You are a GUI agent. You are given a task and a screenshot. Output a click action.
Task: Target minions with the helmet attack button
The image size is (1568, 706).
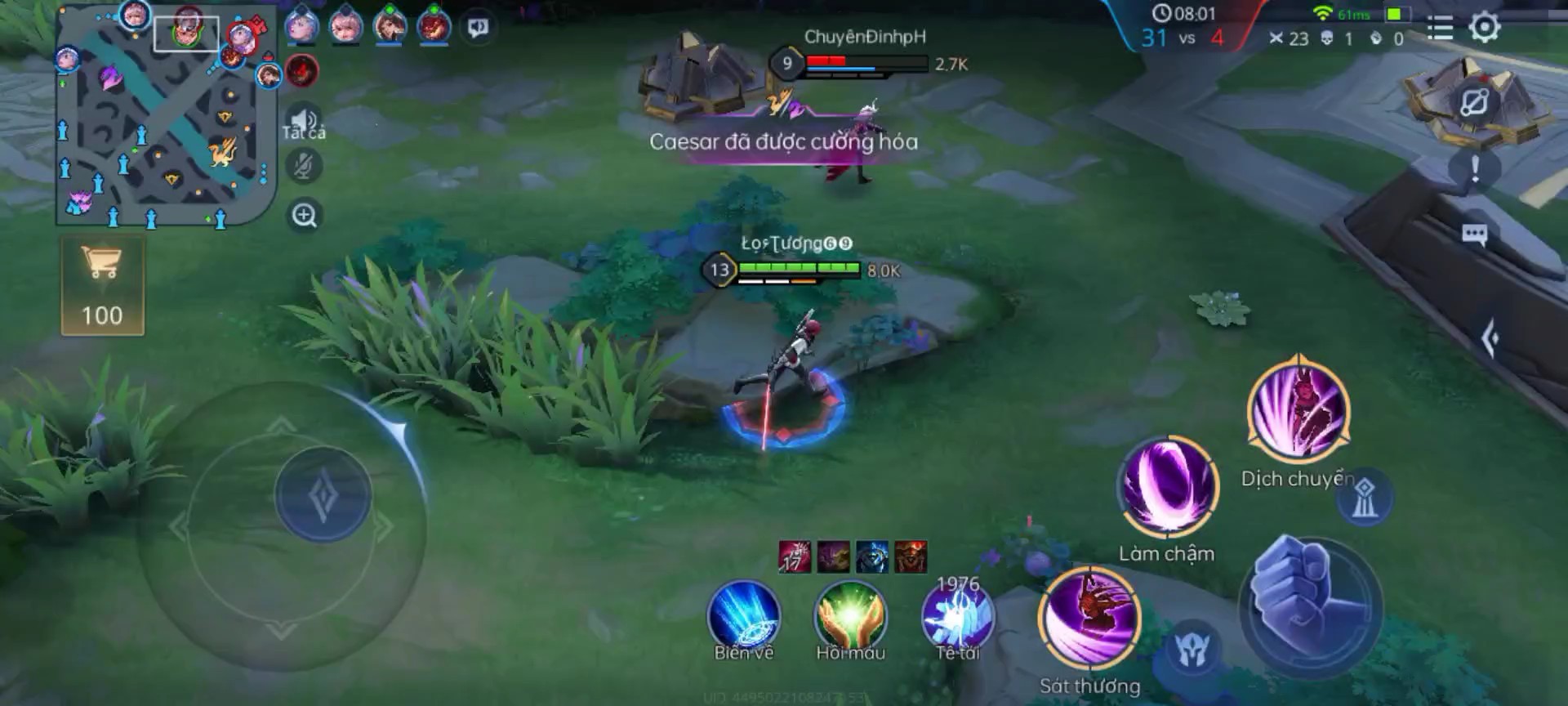[1192, 650]
